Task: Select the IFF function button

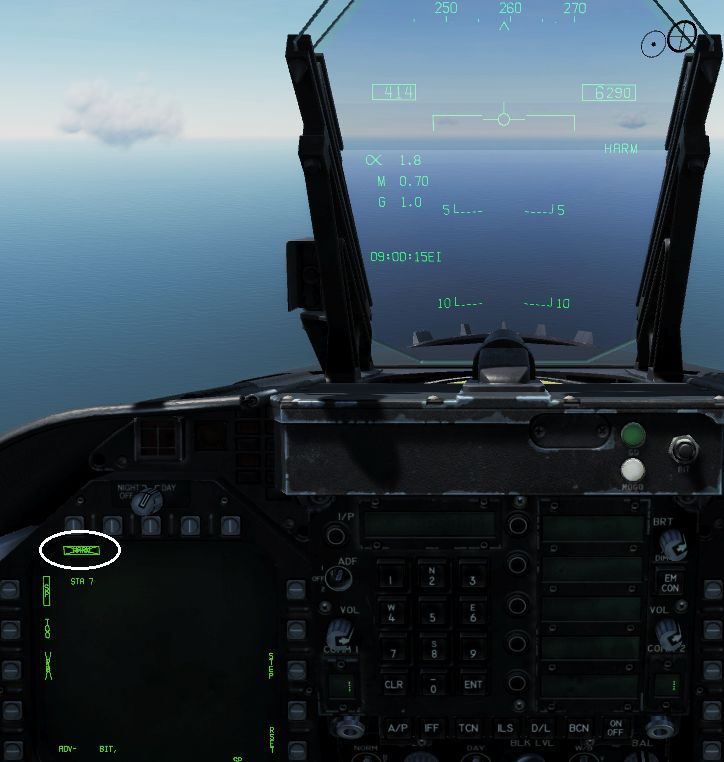Action: coord(432,728)
